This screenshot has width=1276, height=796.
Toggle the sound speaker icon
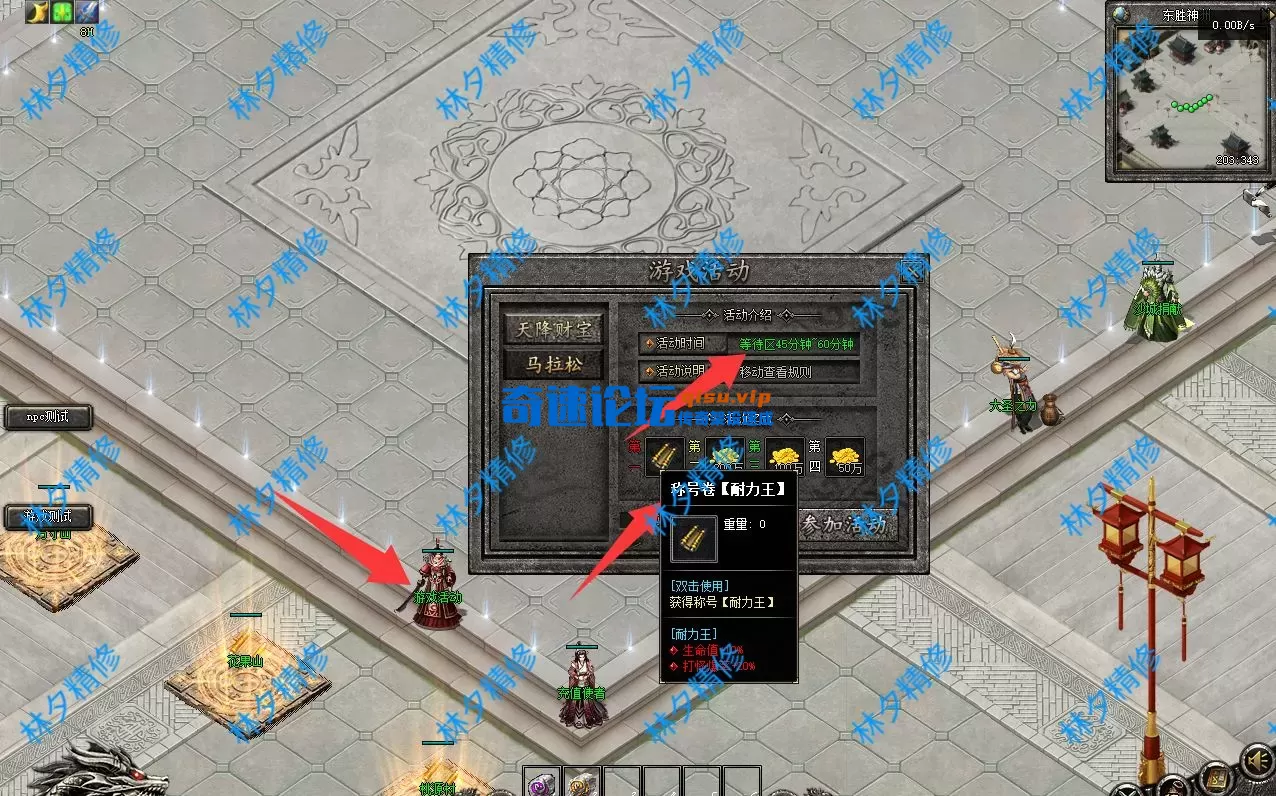[1255, 762]
